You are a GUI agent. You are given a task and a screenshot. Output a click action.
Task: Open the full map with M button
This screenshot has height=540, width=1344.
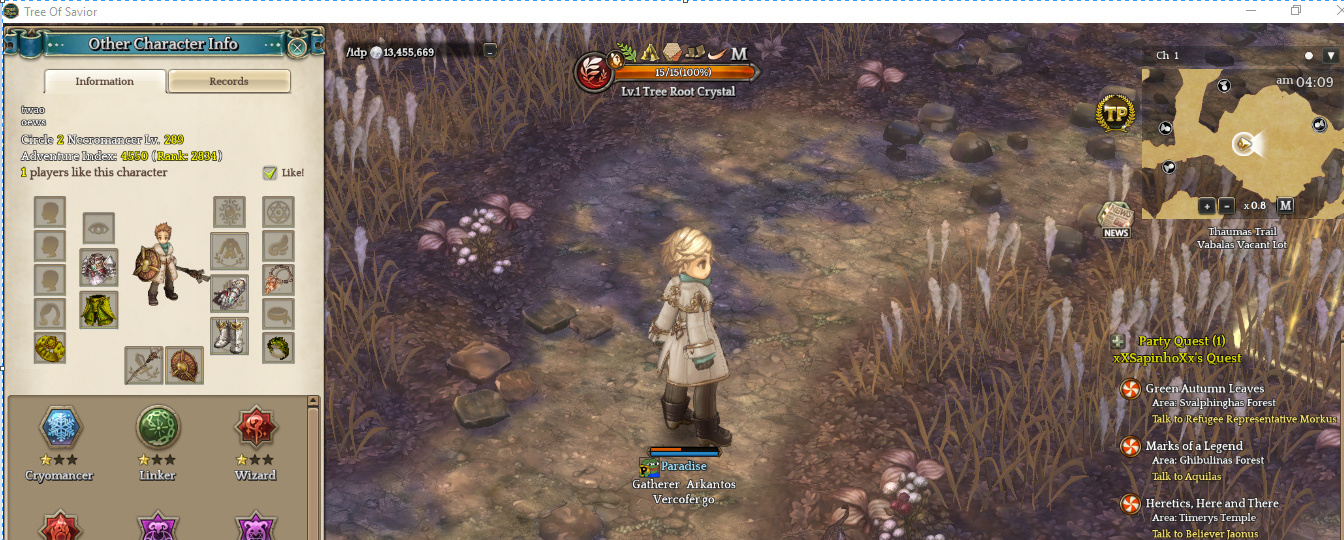1285,206
